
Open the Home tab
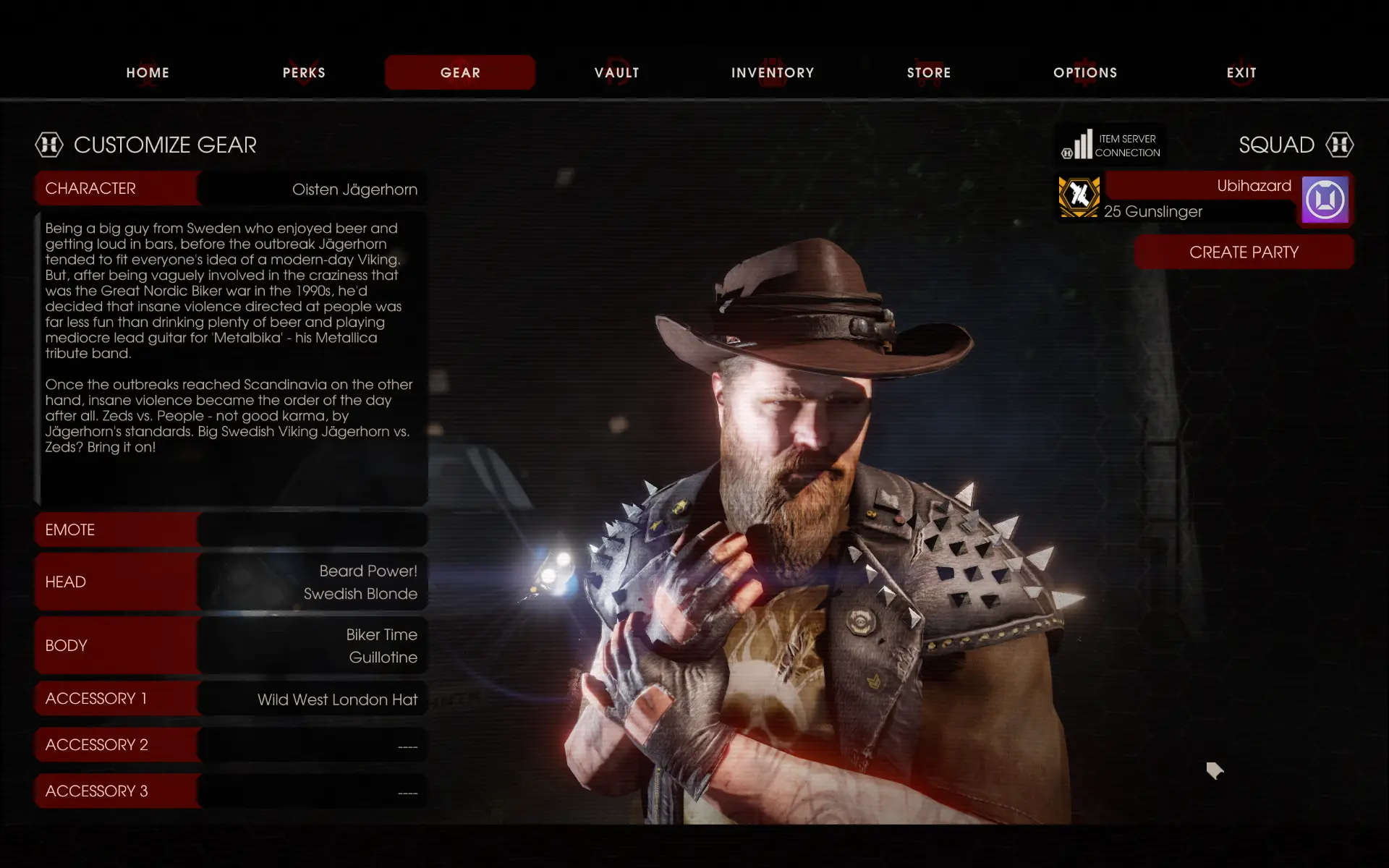point(148,72)
